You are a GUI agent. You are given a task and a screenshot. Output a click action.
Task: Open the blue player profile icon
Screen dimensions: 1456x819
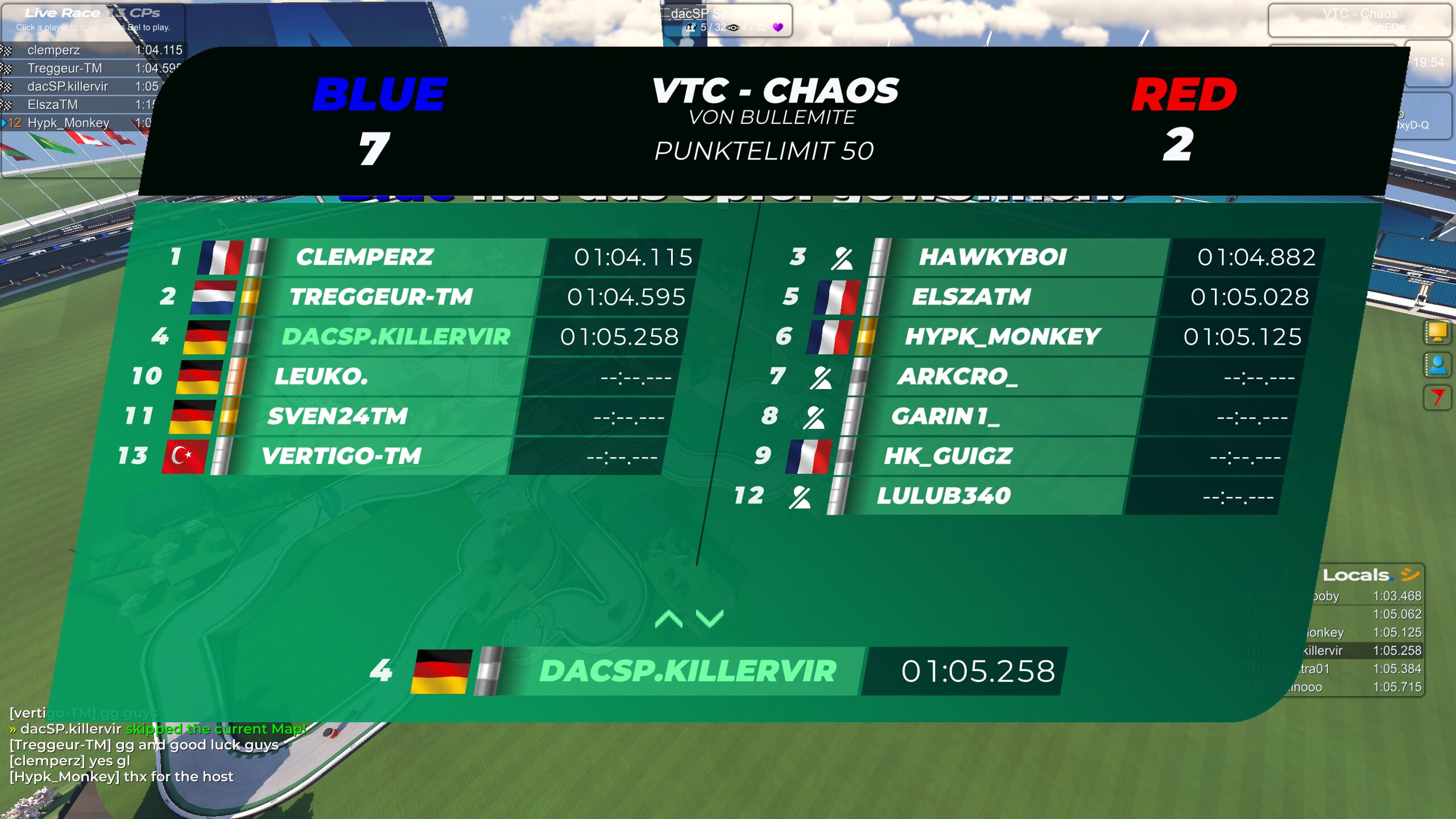coord(1437,365)
